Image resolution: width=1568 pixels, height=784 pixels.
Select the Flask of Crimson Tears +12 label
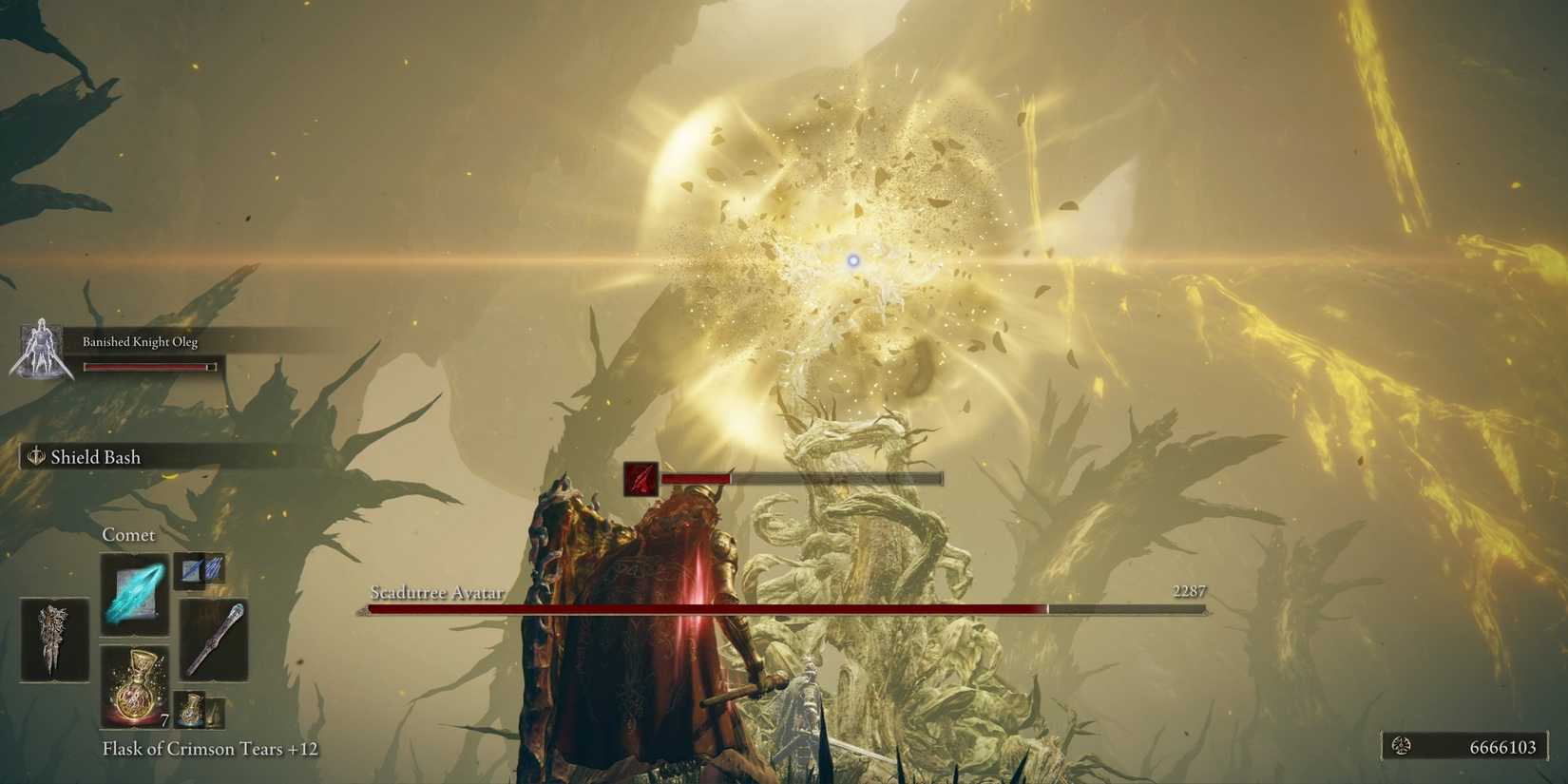[x=211, y=749]
